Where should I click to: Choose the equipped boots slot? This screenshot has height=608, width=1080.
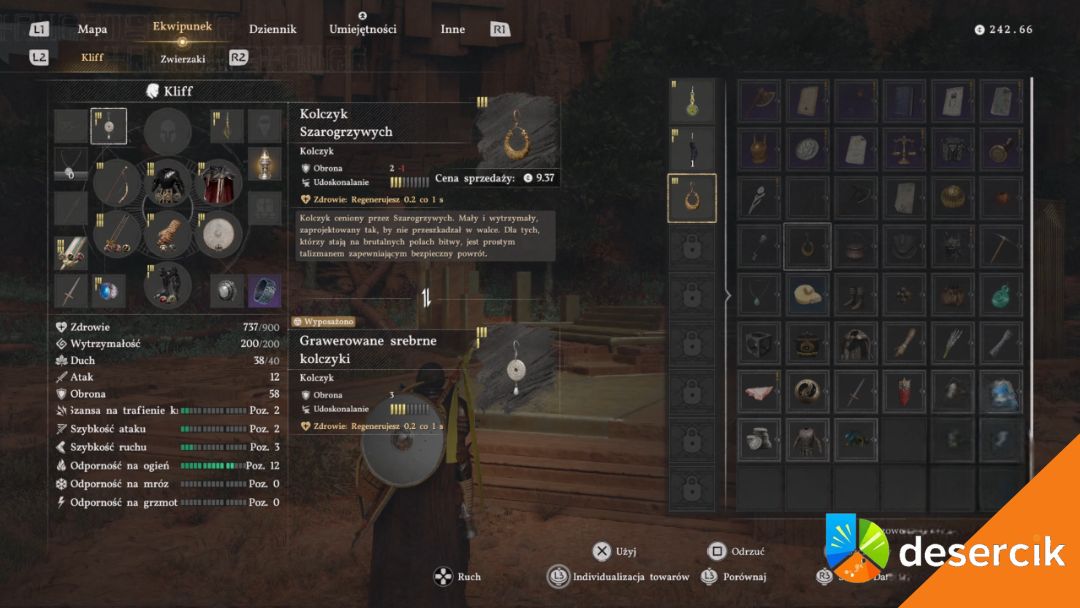point(169,287)
